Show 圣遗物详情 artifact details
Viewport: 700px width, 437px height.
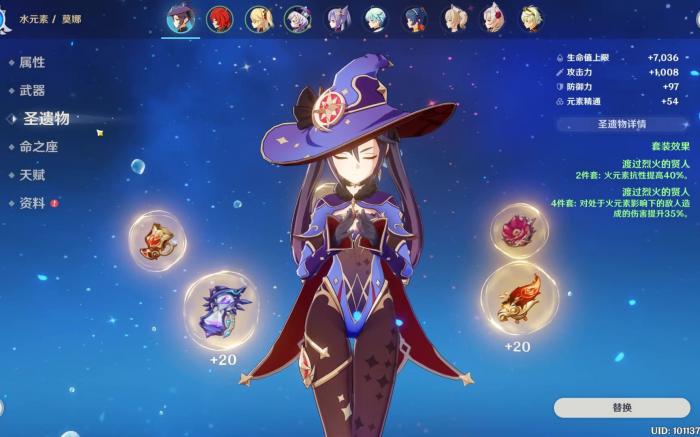point(622,124)
